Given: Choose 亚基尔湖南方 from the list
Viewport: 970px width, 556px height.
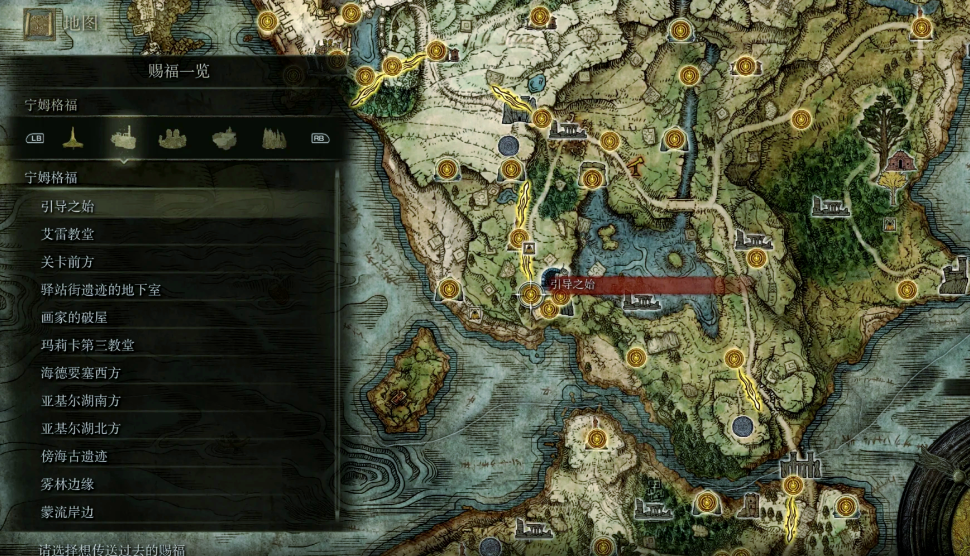Looking at the screenshot, I should (81, 401).
